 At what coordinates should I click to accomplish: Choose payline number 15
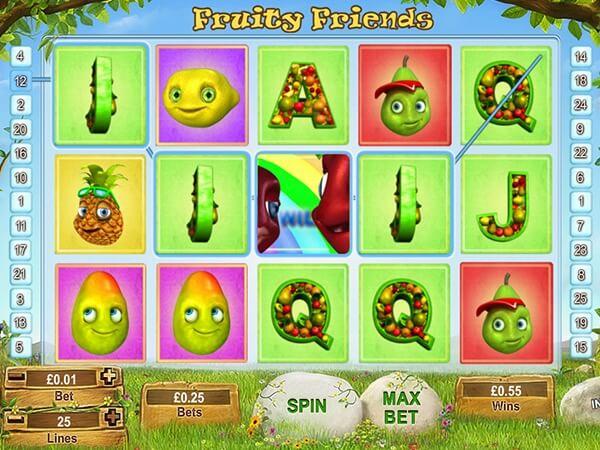pyautogui.click(x=580, y=346)
